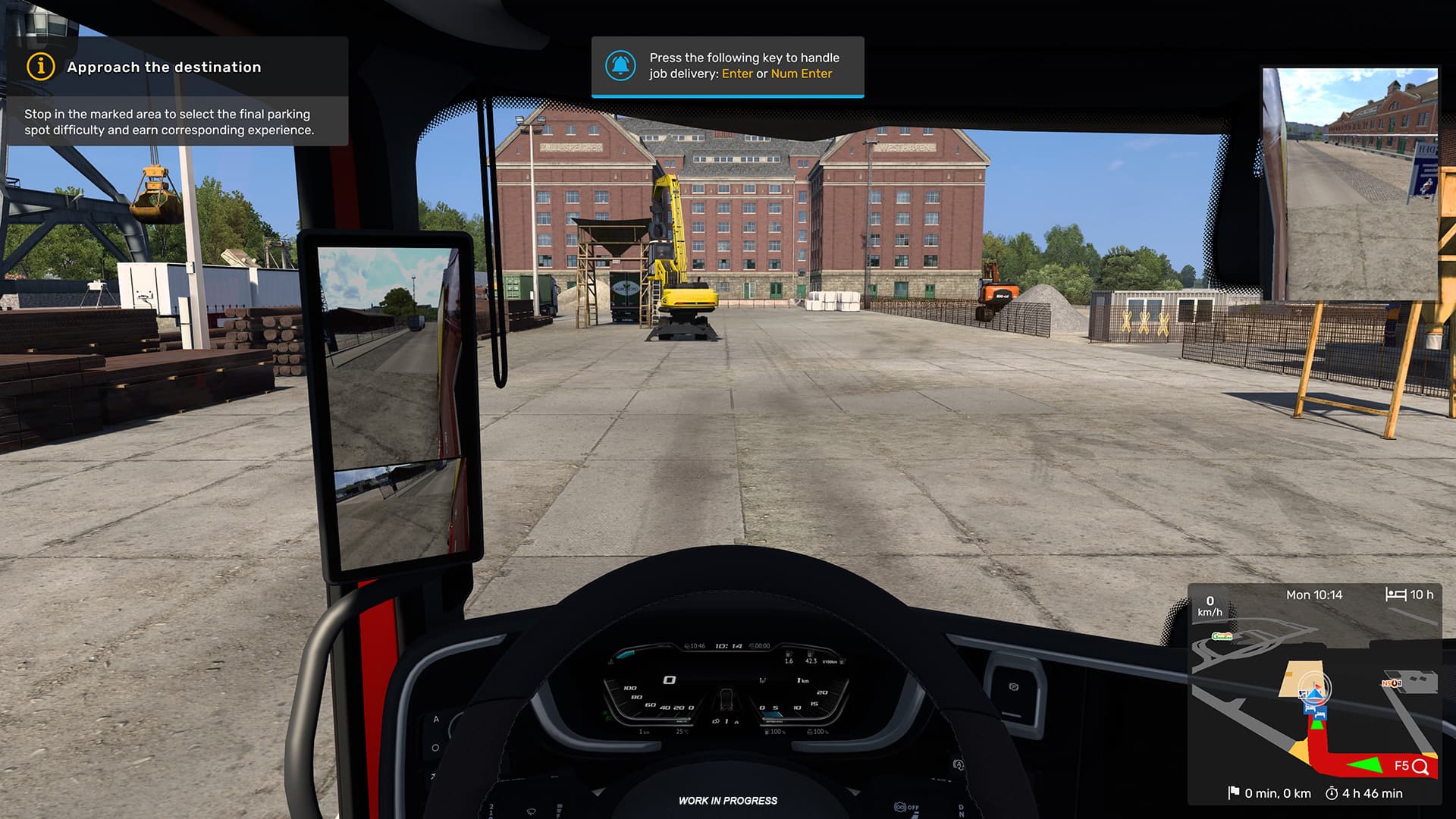Click the bed rest icon next to 10 h
The height and width of the screenshot is (819, 1456).
1396,595
